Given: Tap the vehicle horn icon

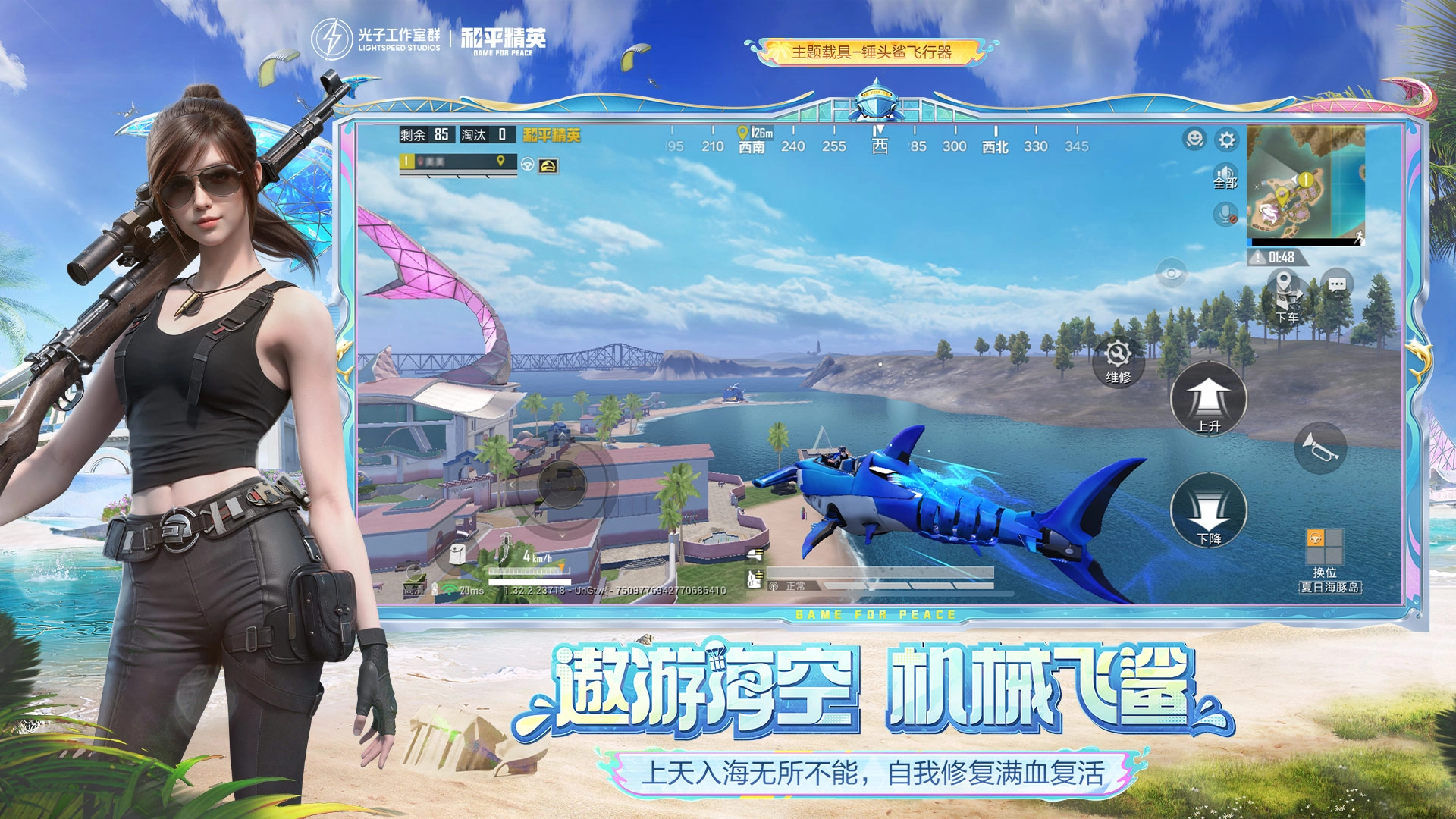Looking at the screenshot, I should pyautogui.click(x=1326, y=447).
